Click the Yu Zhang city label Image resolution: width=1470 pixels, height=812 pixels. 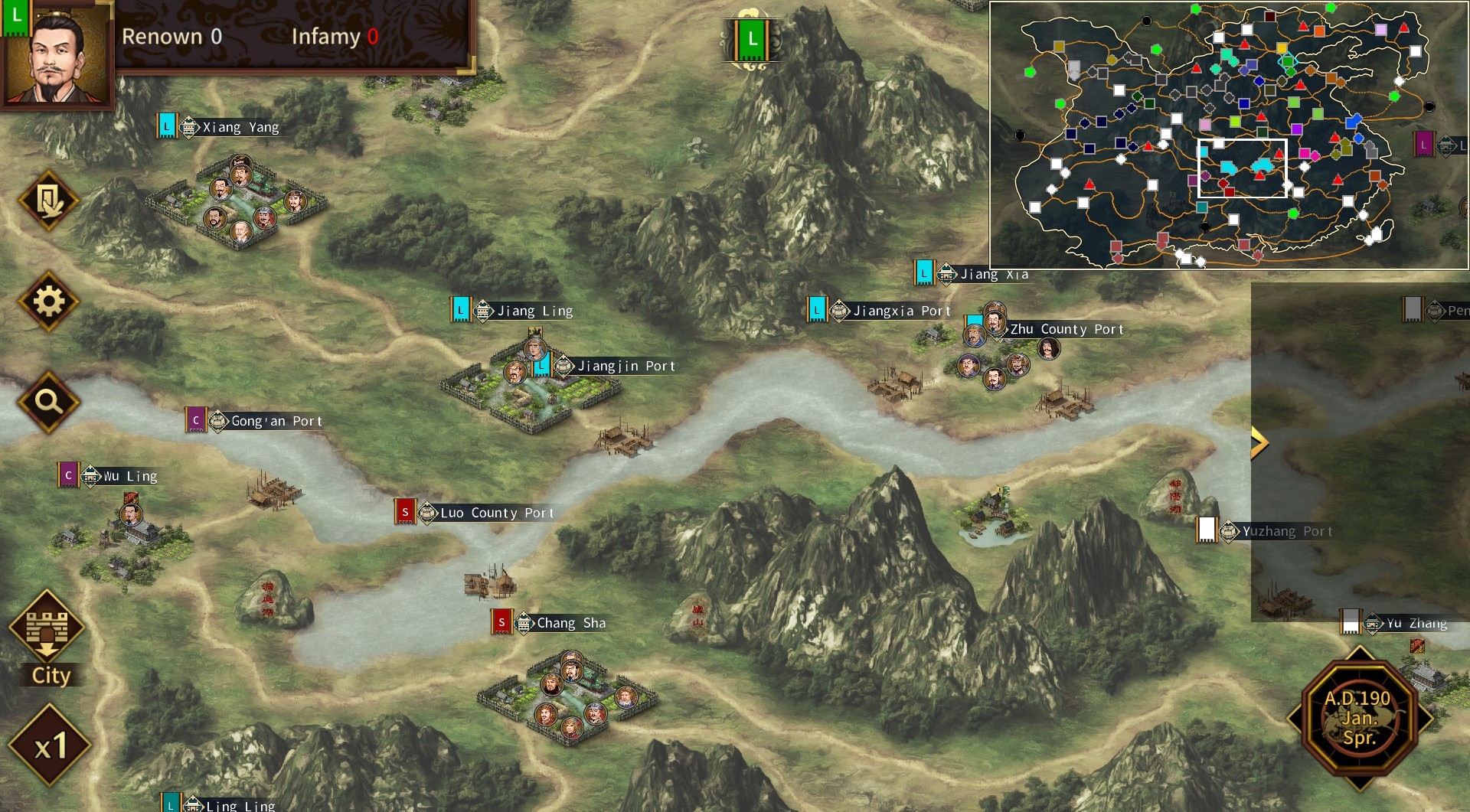click(x=1416, y=623)
